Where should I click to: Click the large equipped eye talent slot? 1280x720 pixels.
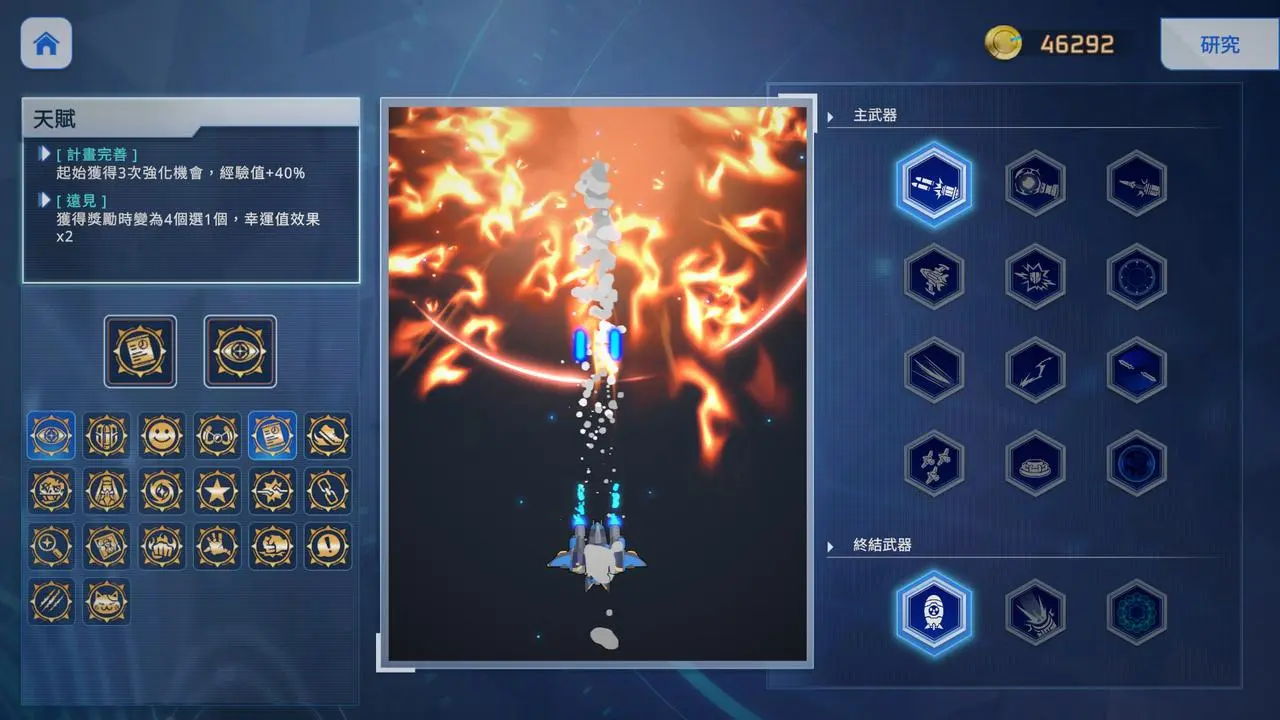tap(240, 351)
